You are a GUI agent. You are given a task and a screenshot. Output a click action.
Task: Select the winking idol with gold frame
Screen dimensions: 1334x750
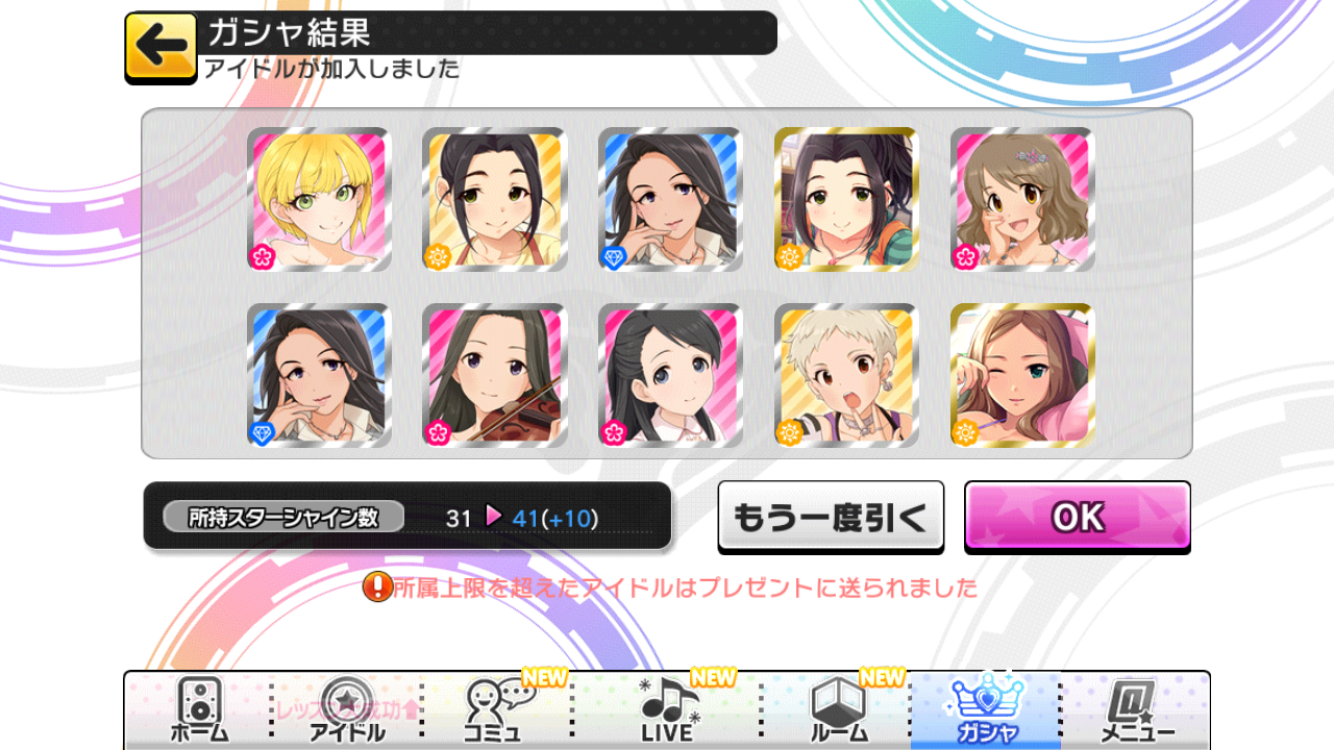[x=1022, y=376]
